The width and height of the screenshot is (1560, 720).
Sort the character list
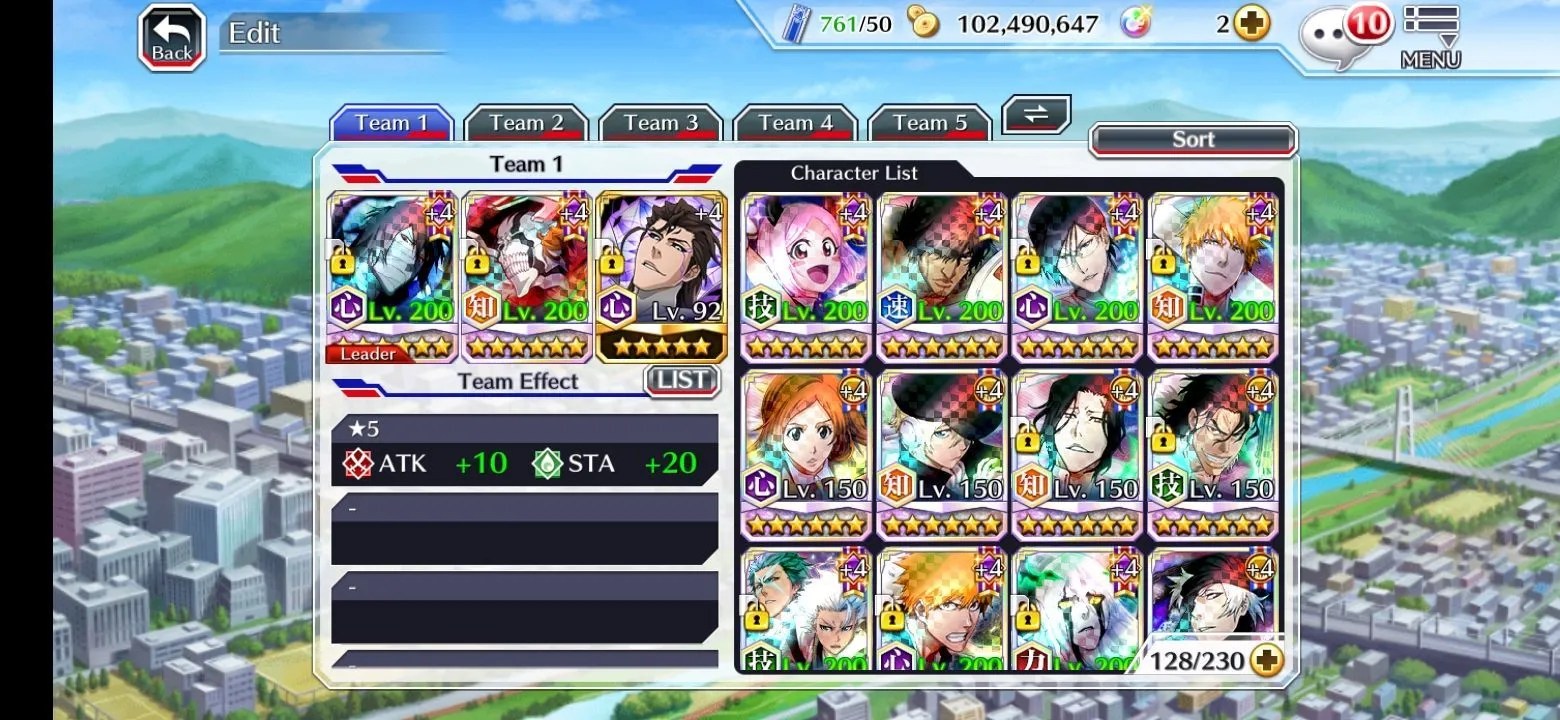1192,140
